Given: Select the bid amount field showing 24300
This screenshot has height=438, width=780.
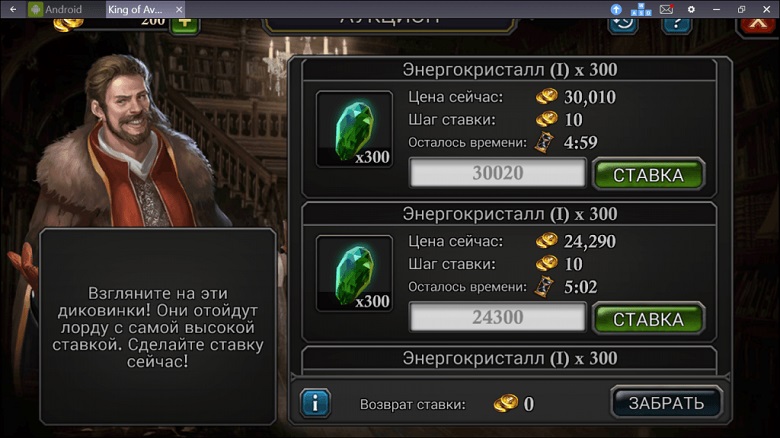Looking at the screenshot, I should tap(497, 318).
